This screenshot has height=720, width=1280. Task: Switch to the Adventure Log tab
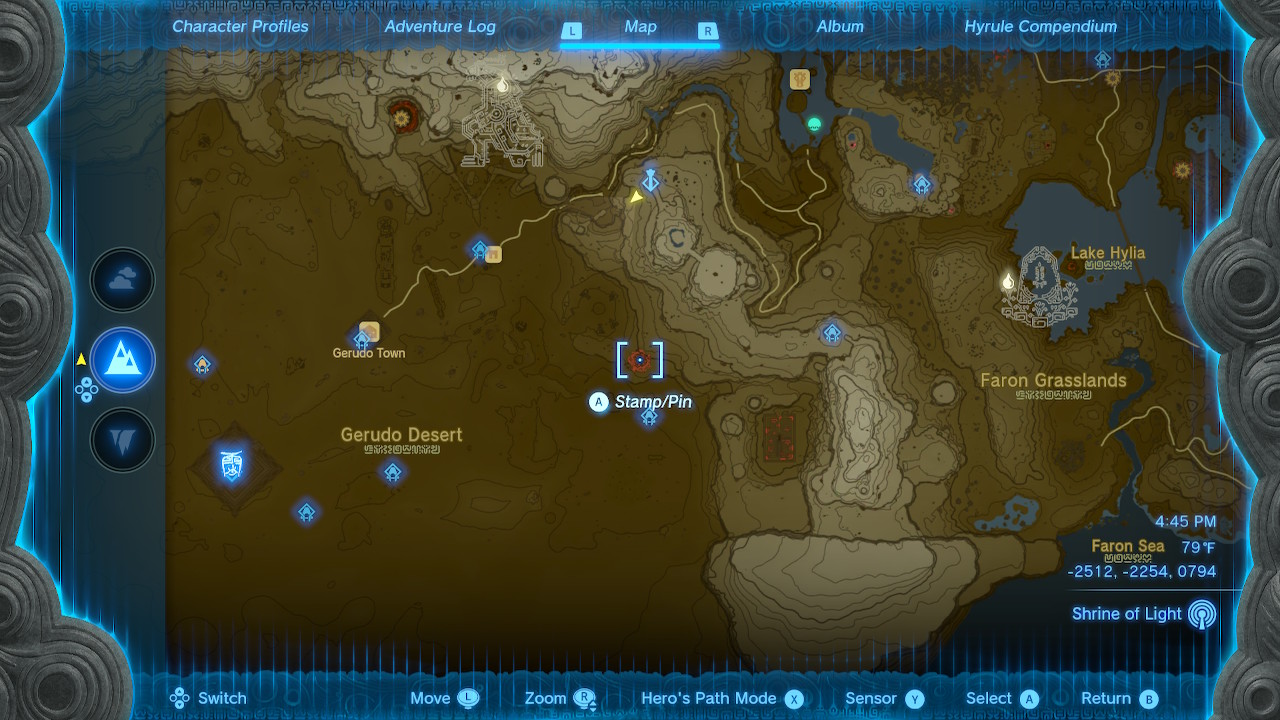(440, 27)
